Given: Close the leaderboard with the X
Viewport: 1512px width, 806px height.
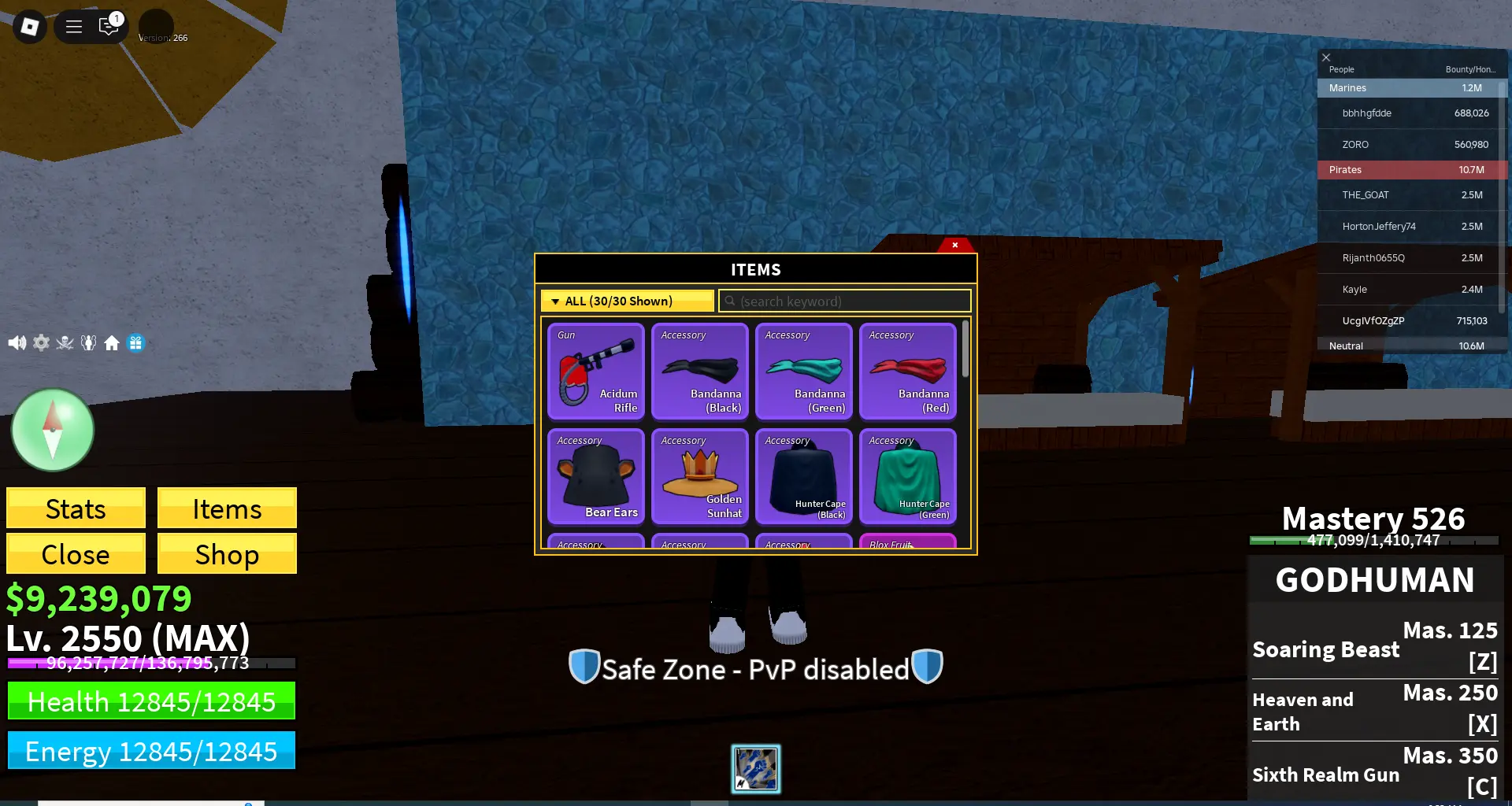Looking at the screenshot, I should coord(1326,57).
